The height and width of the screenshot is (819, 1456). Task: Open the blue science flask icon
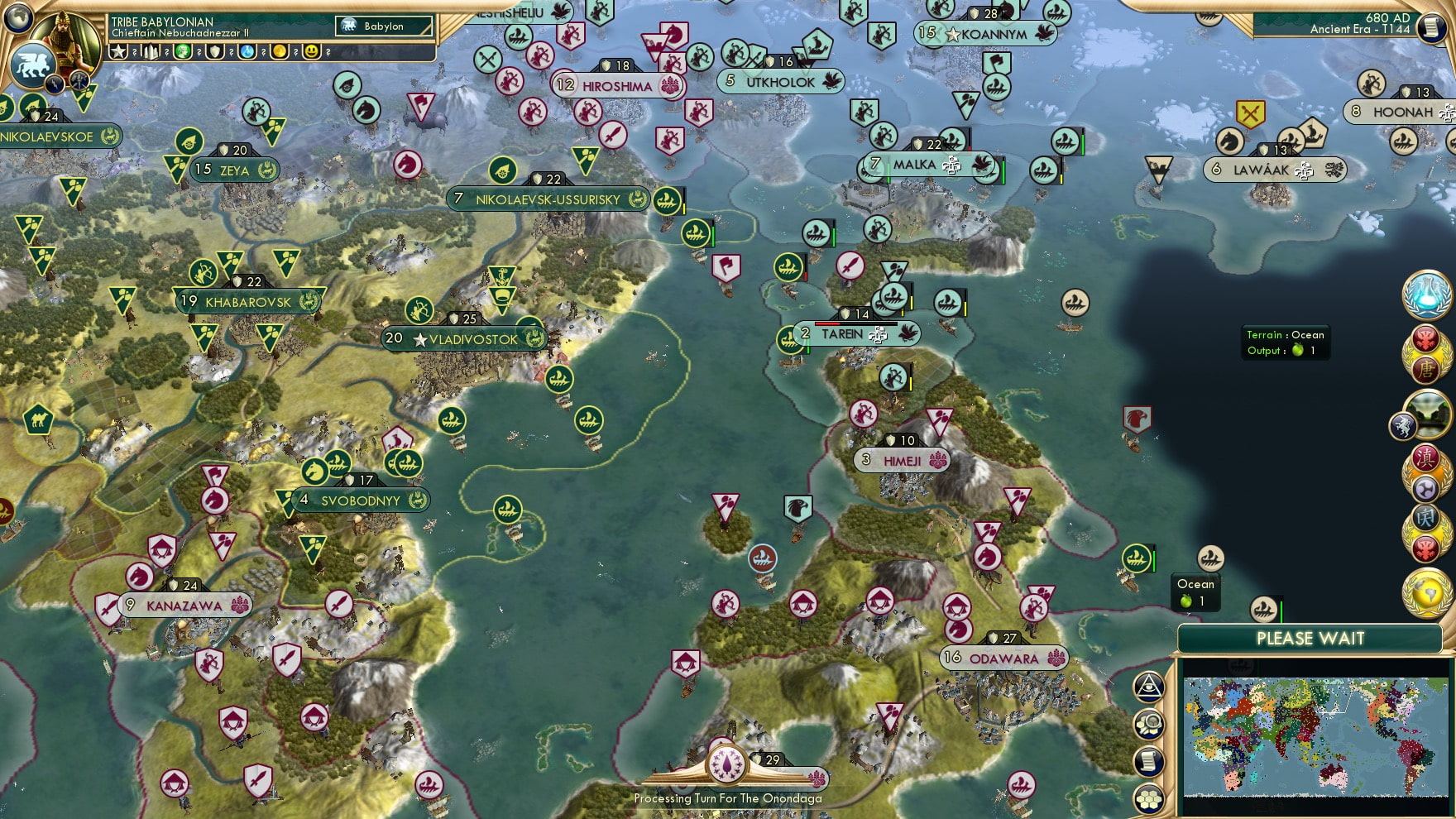coord(247,52)
